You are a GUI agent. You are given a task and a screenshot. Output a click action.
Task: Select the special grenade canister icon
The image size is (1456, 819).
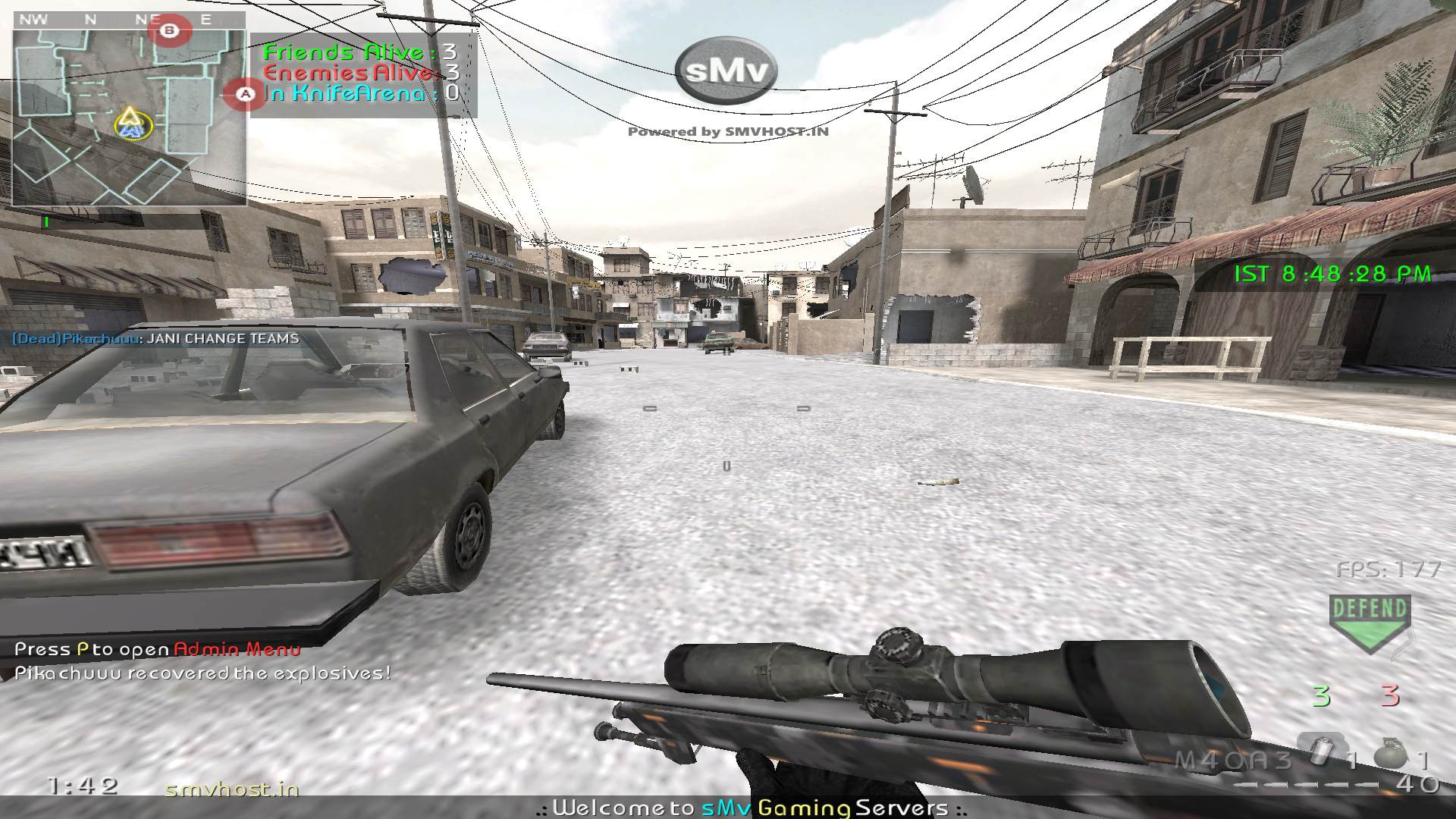pyautogui.click(x=1323, y=751)
